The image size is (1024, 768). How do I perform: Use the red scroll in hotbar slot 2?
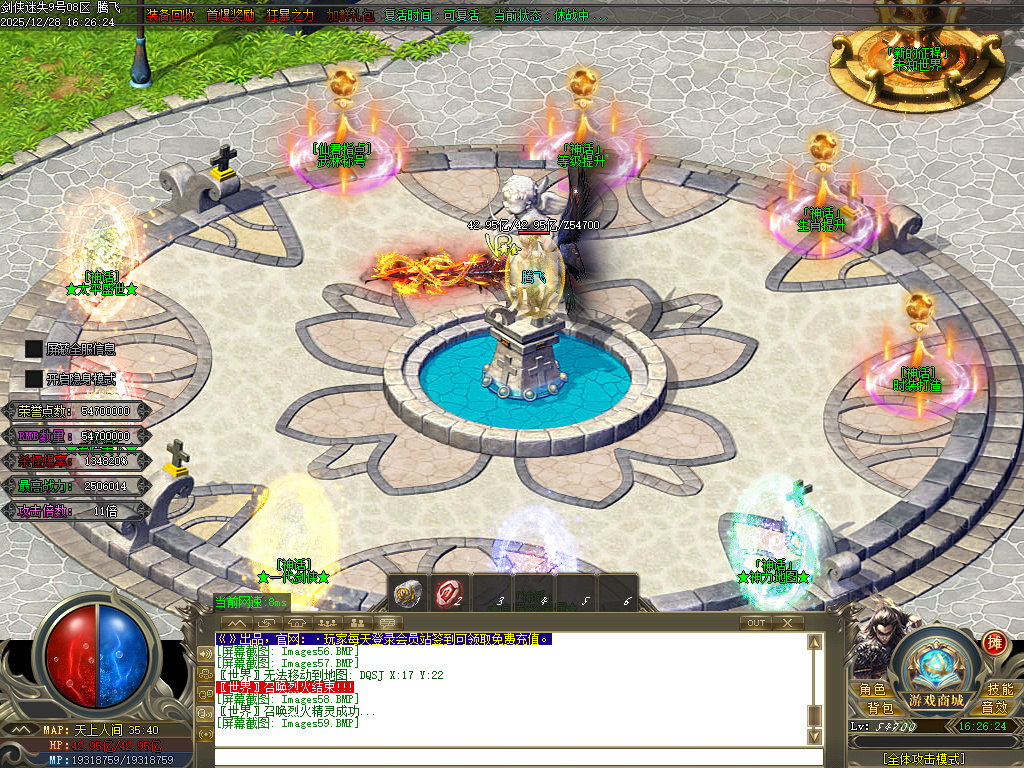tap(448, 593)
